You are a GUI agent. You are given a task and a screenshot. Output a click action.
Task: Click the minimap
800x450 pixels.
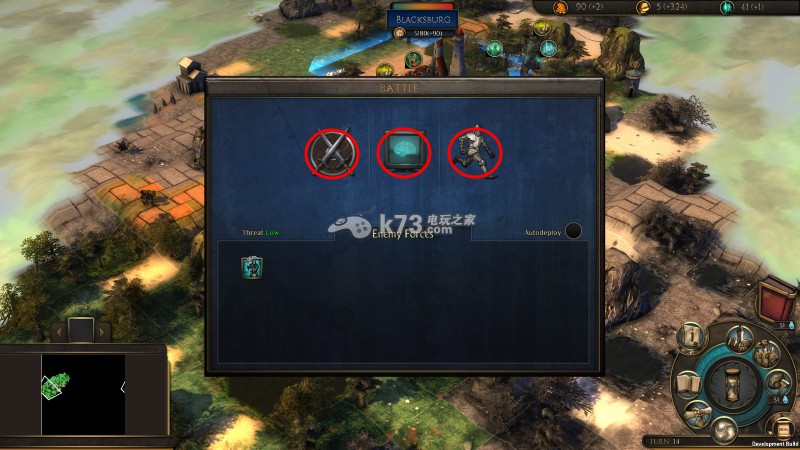(x=83, y=393)
